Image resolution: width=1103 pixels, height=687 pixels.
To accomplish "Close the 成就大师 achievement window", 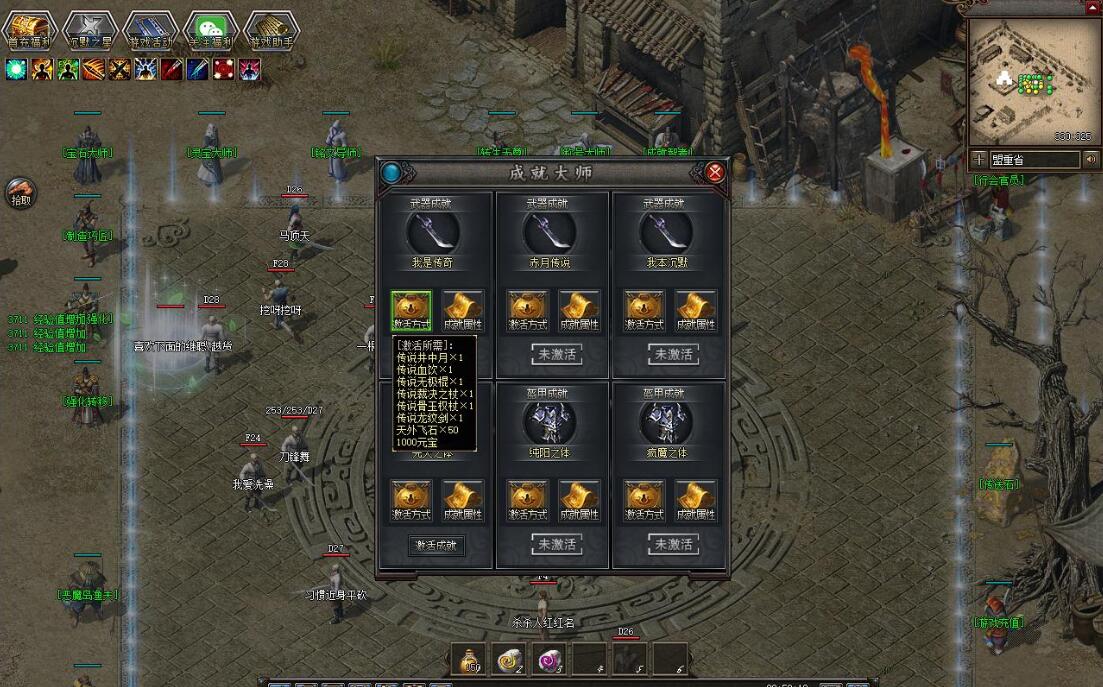I will pos(715,172).
